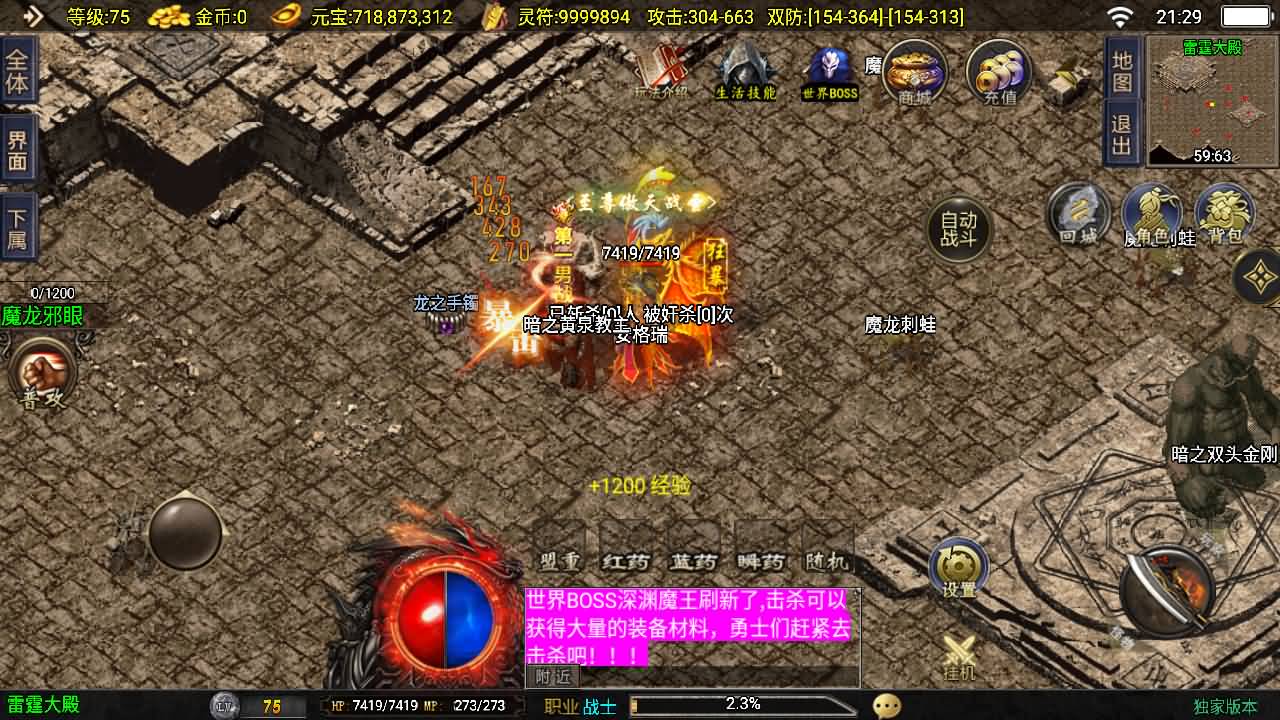Use the 回城 return-to-town icon
Screen dimensions: 1280x720
pos(1081,213)
